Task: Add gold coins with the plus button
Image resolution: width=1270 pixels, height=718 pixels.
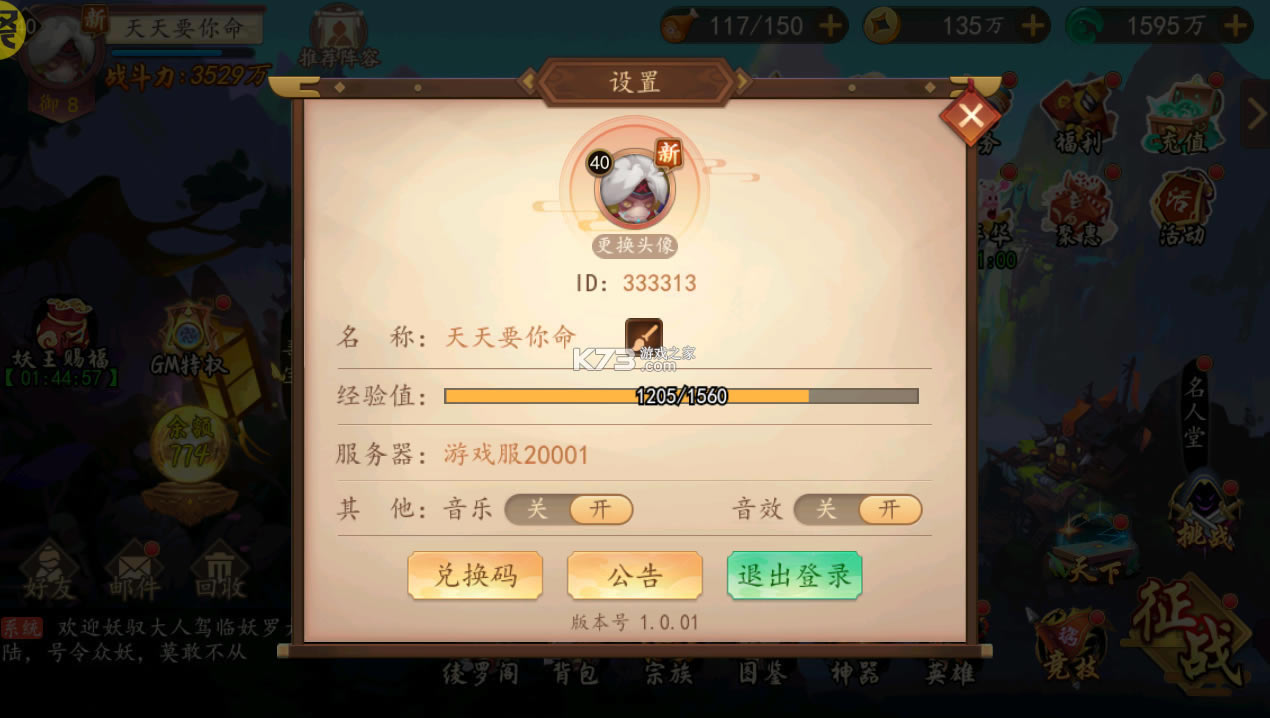Action: 1032,26
